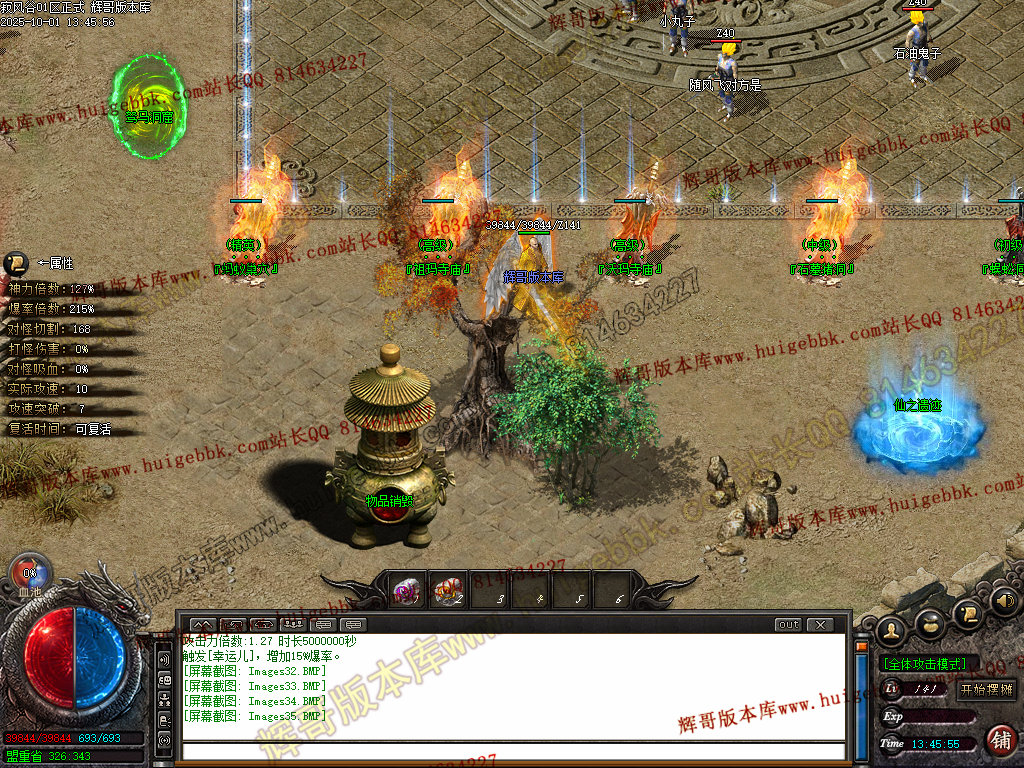The height and width of the screenshot is (768, 1024).
Task: Toggle the 属性 attributes scroll icon
Action: pos(16,263)
